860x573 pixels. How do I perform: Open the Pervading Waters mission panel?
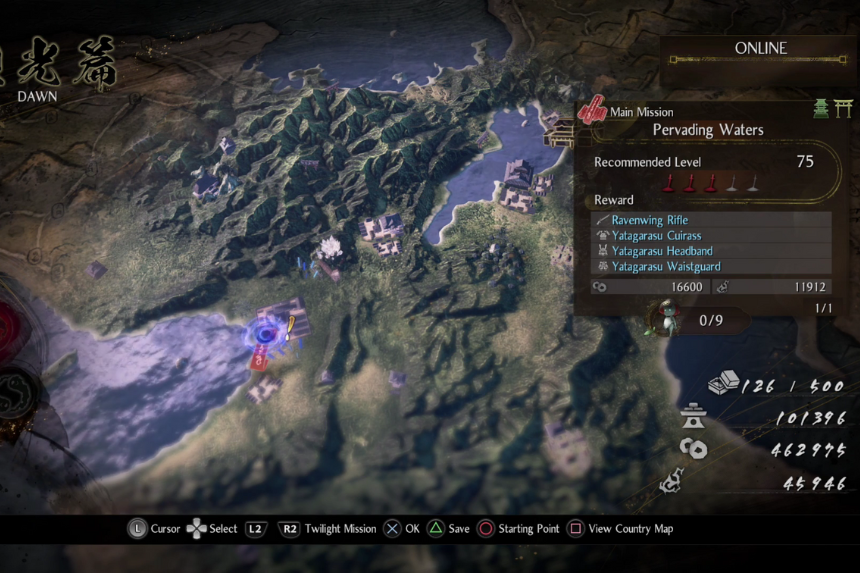pos(707,130)
